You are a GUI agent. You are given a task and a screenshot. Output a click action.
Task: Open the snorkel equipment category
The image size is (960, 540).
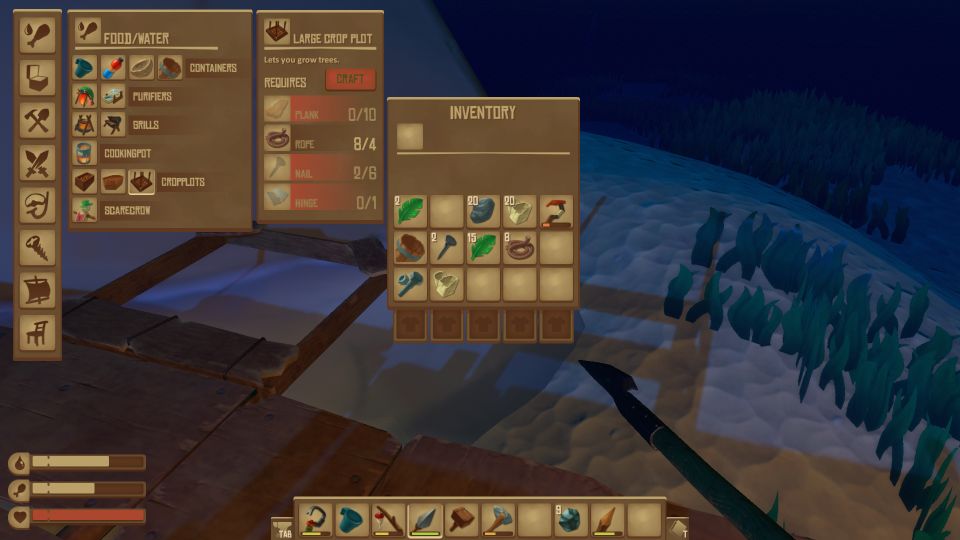[37, 205]
